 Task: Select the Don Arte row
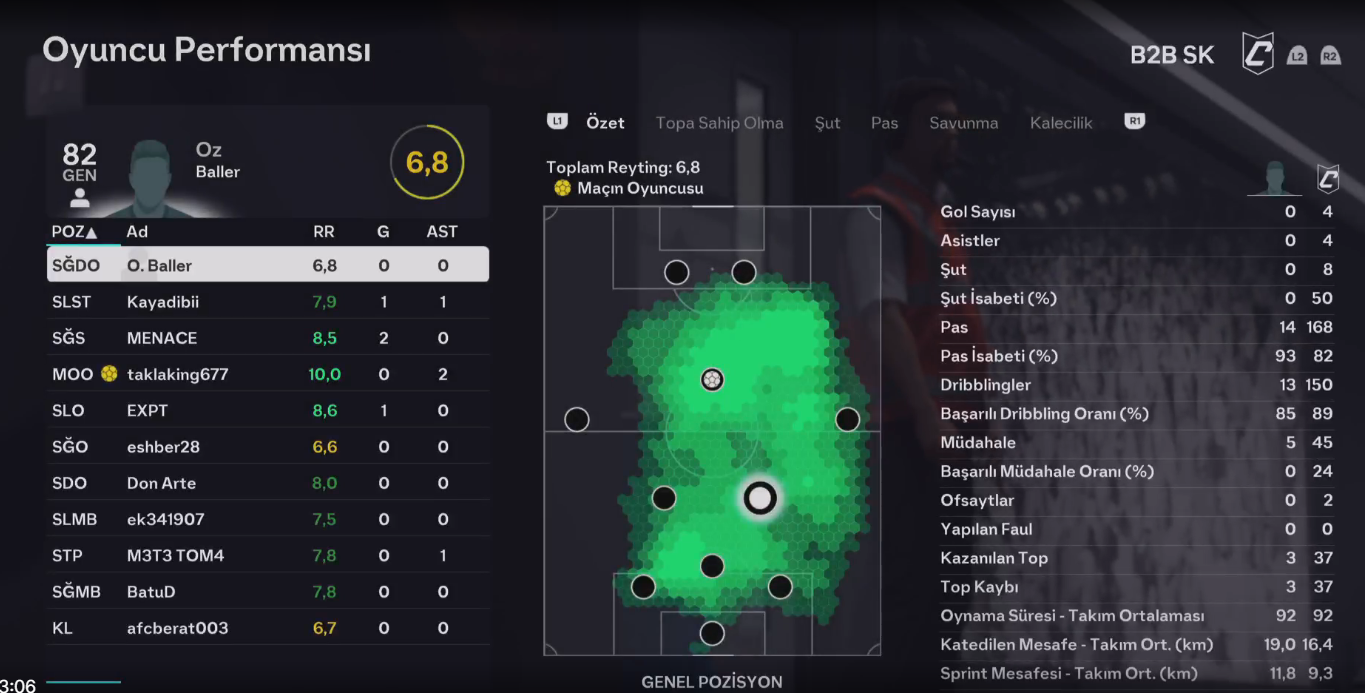point(267,483)
